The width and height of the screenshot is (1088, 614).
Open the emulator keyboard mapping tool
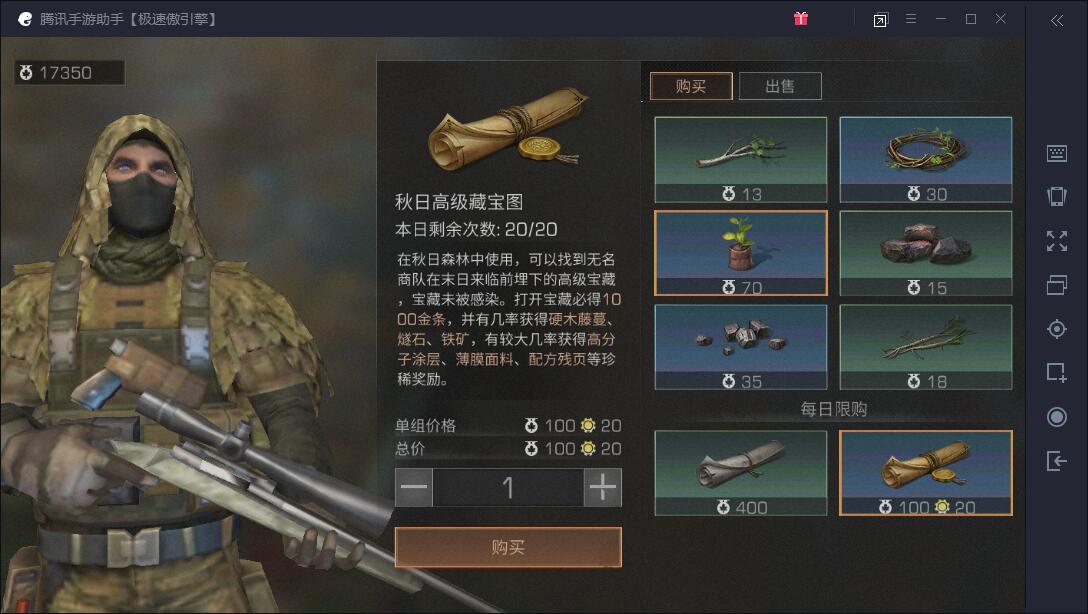[1057, 153]
